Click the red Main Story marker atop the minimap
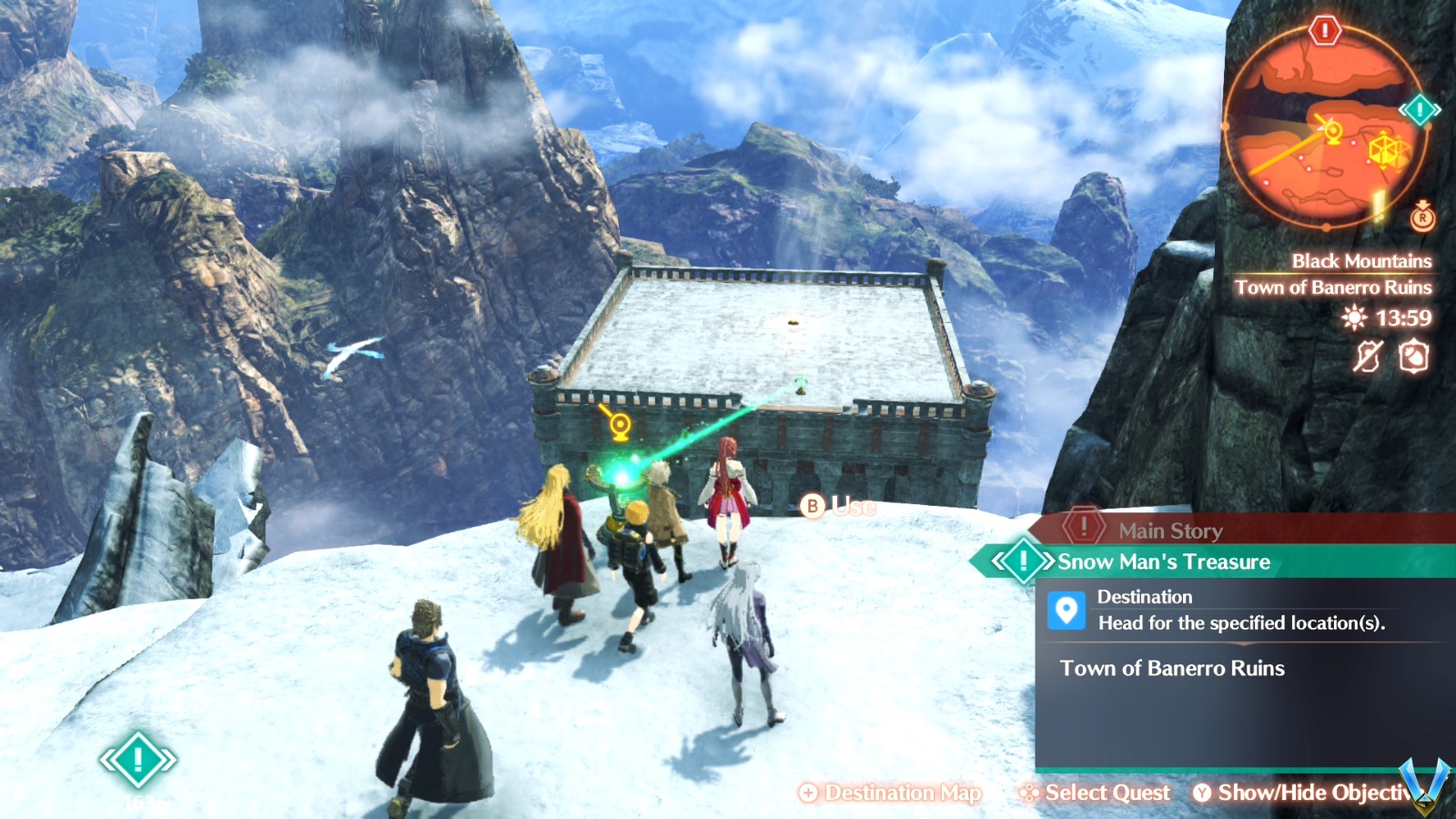Image resolution: width=1456 pixels, height=819 pixels. point(1325,30)
